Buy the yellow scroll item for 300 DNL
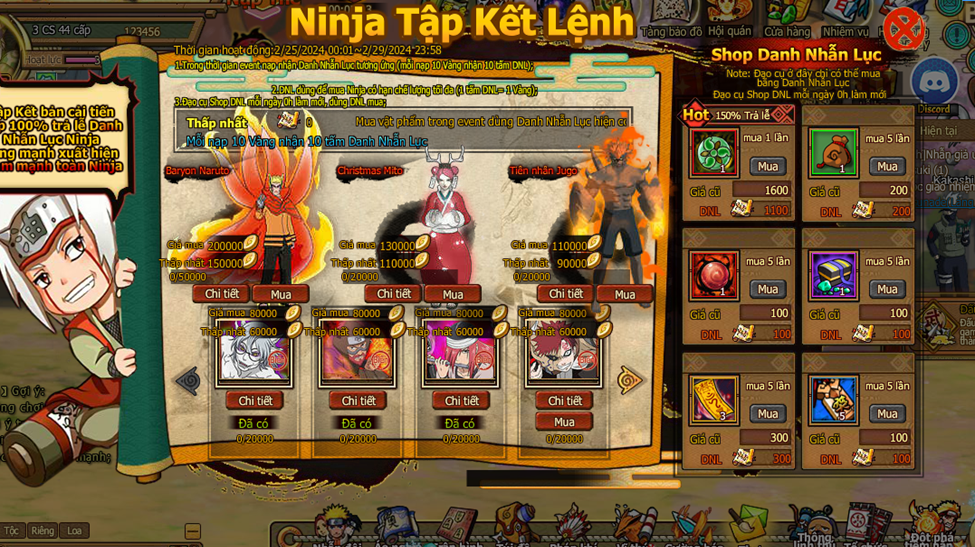This screenshot has height=547, width=975. point(767,413)
